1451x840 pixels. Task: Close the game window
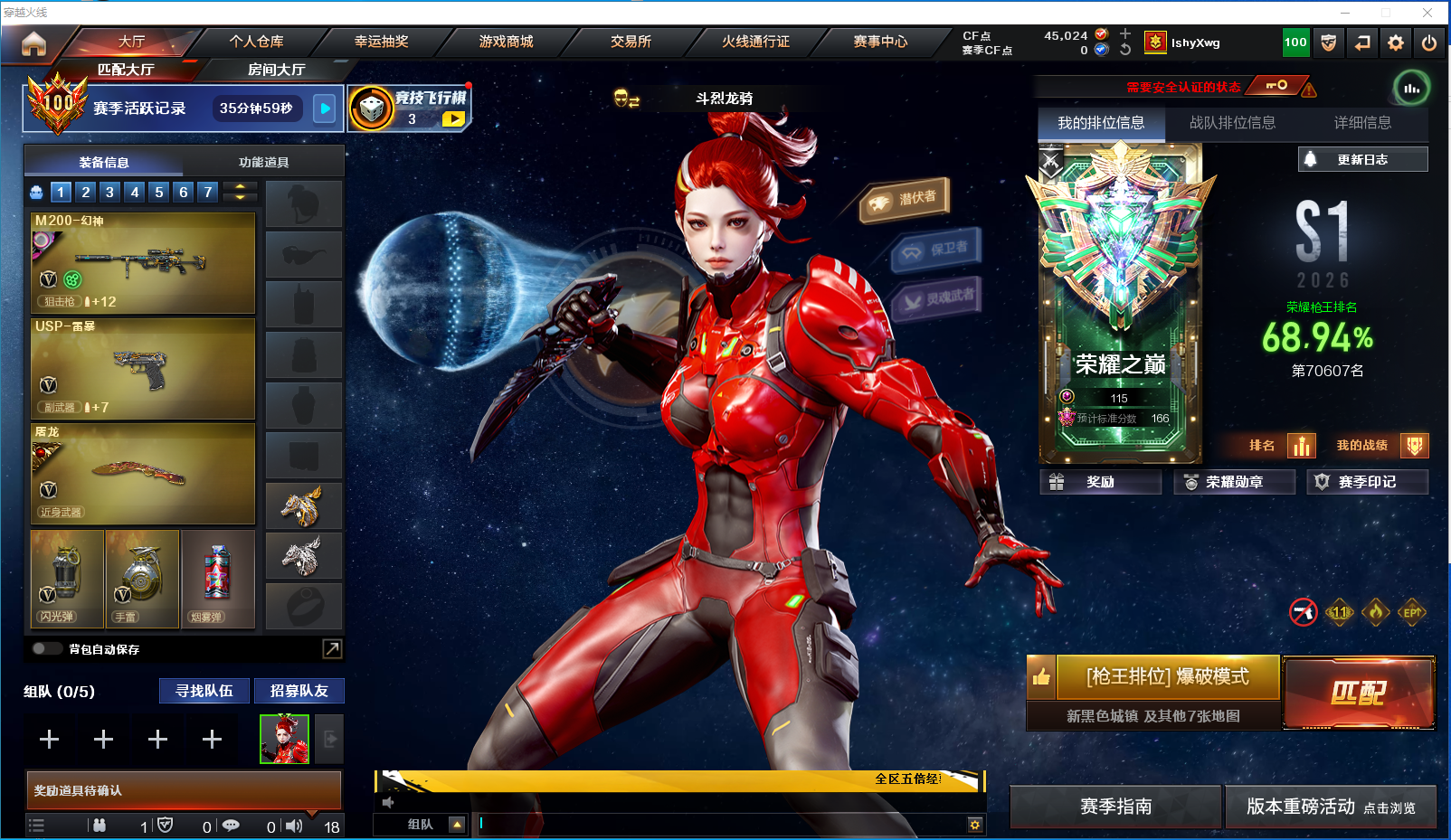[1427, 13]
